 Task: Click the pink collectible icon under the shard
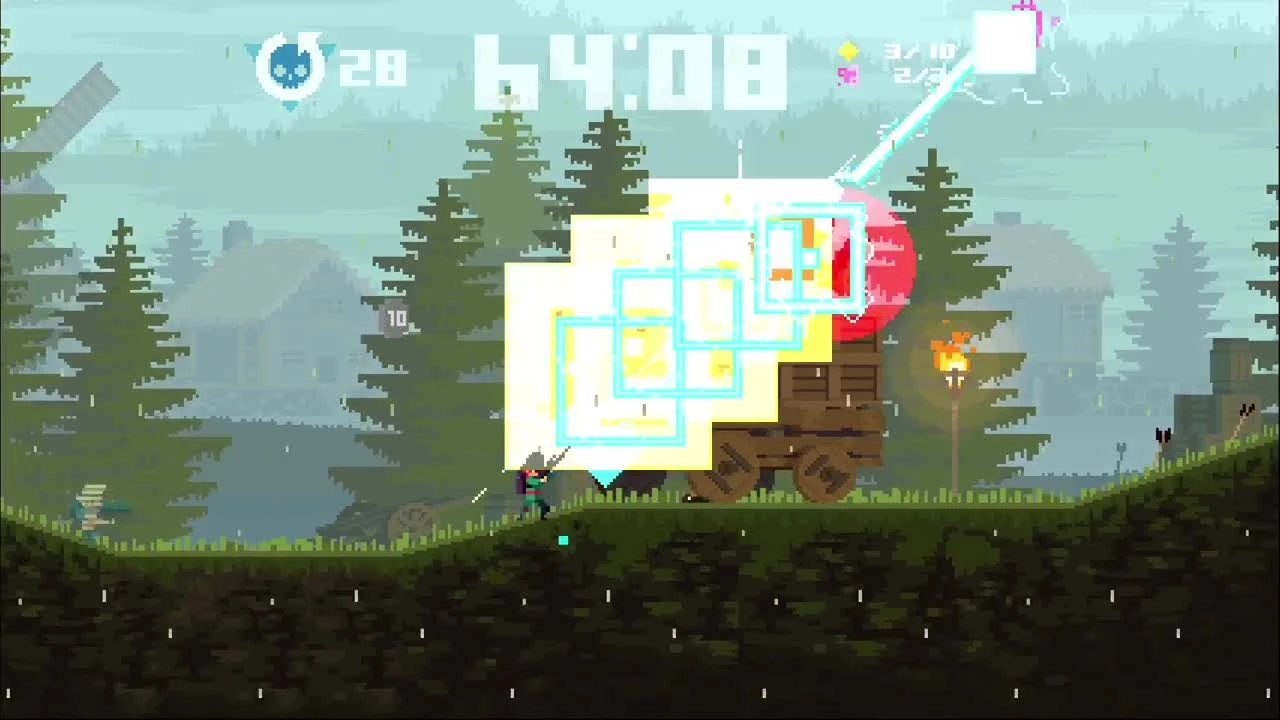pos(848,76)
